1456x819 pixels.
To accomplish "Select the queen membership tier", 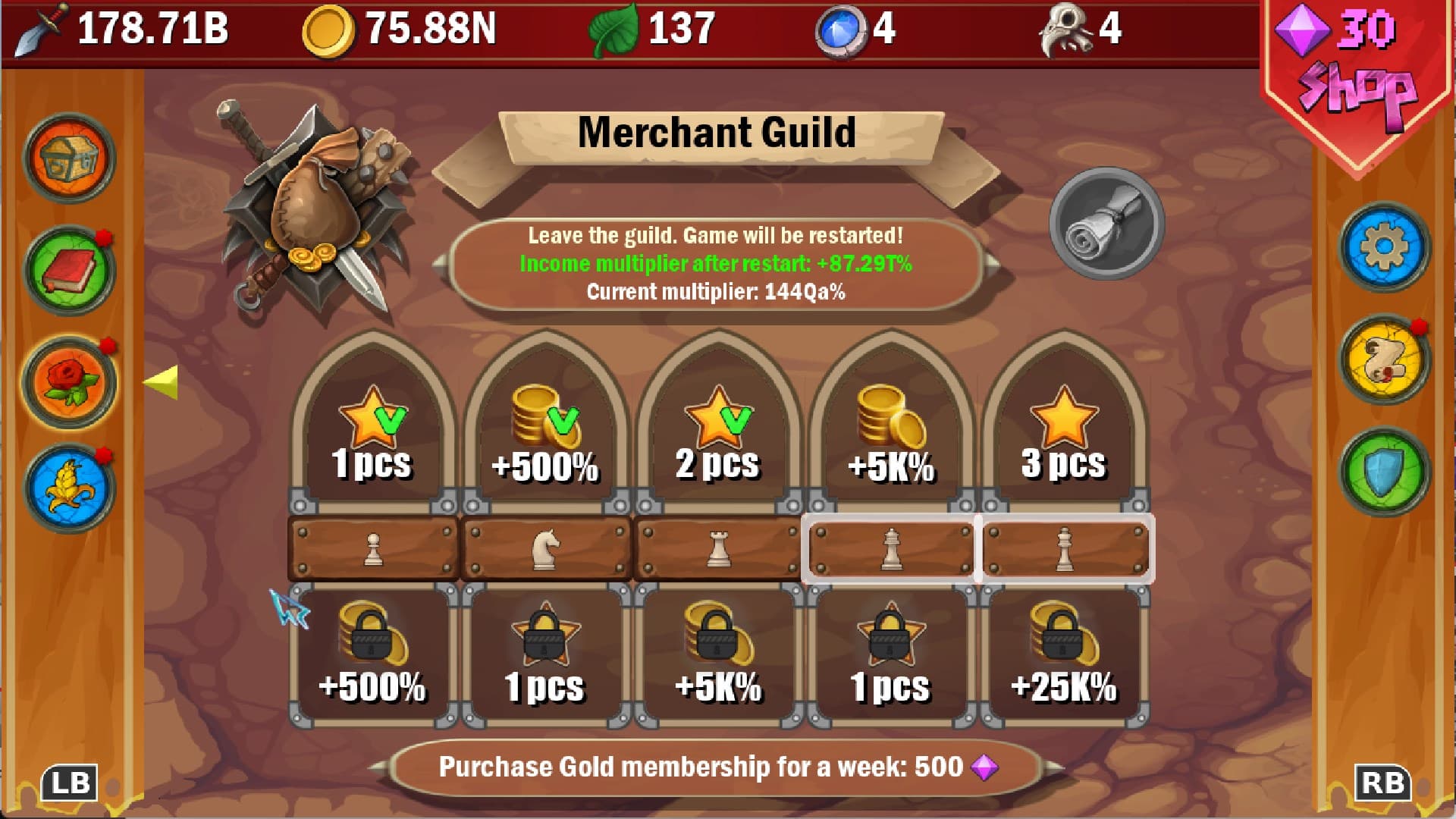I will [893, 548].
